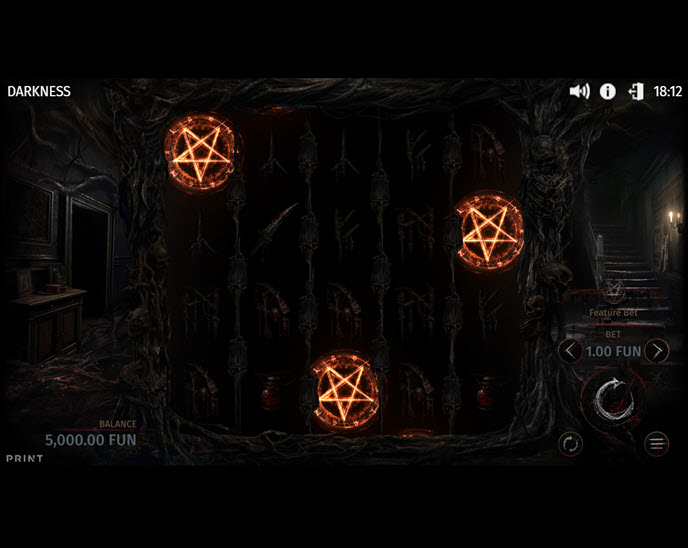This screenshot has width=688, height=548.
Task: Decrease the bet with the left arrow
Action: [x=570, y=351]
